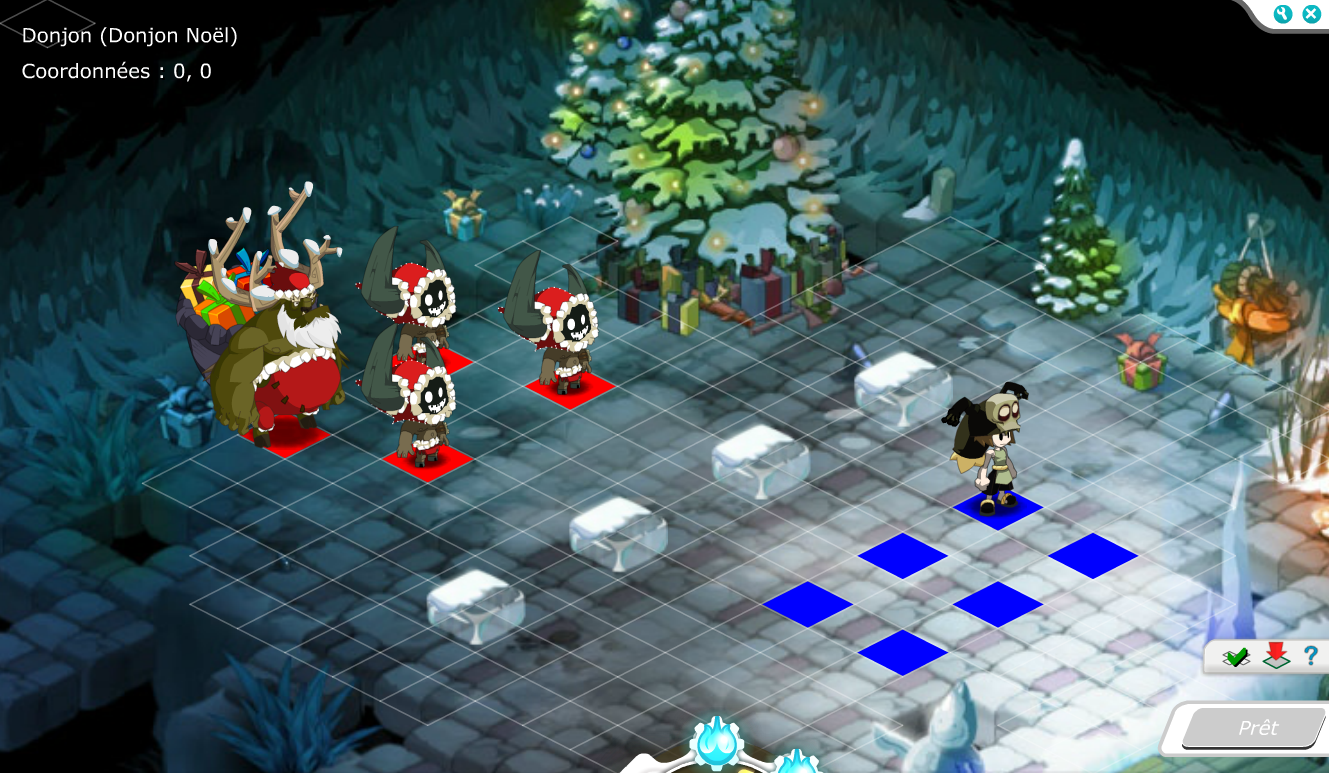This screenshot has height=773, width=1329.
Task: Close the game with the X icon
Action: 1311,14
